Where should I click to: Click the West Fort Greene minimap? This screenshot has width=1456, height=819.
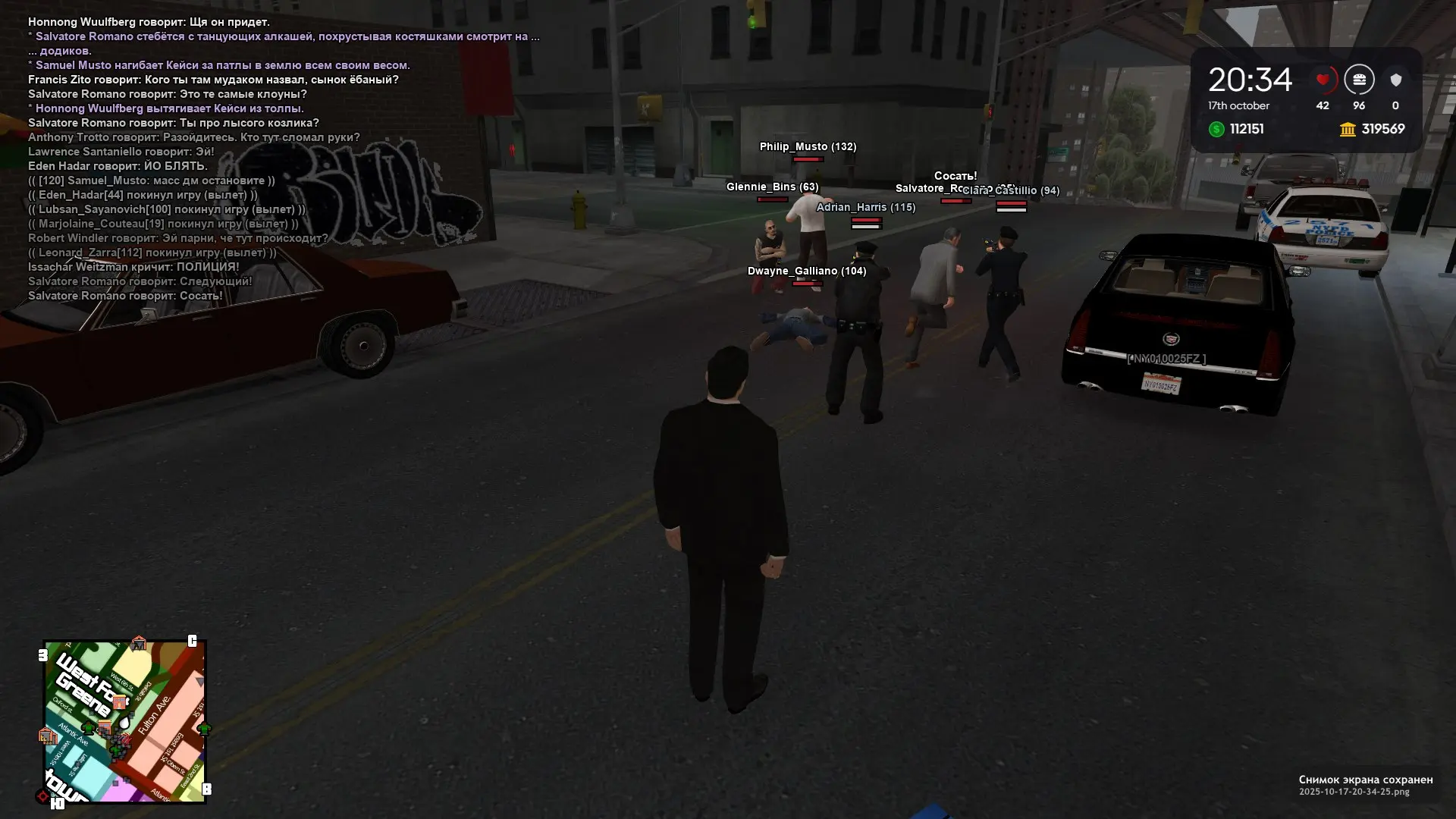pyautogui.click(x=125, y=721)
